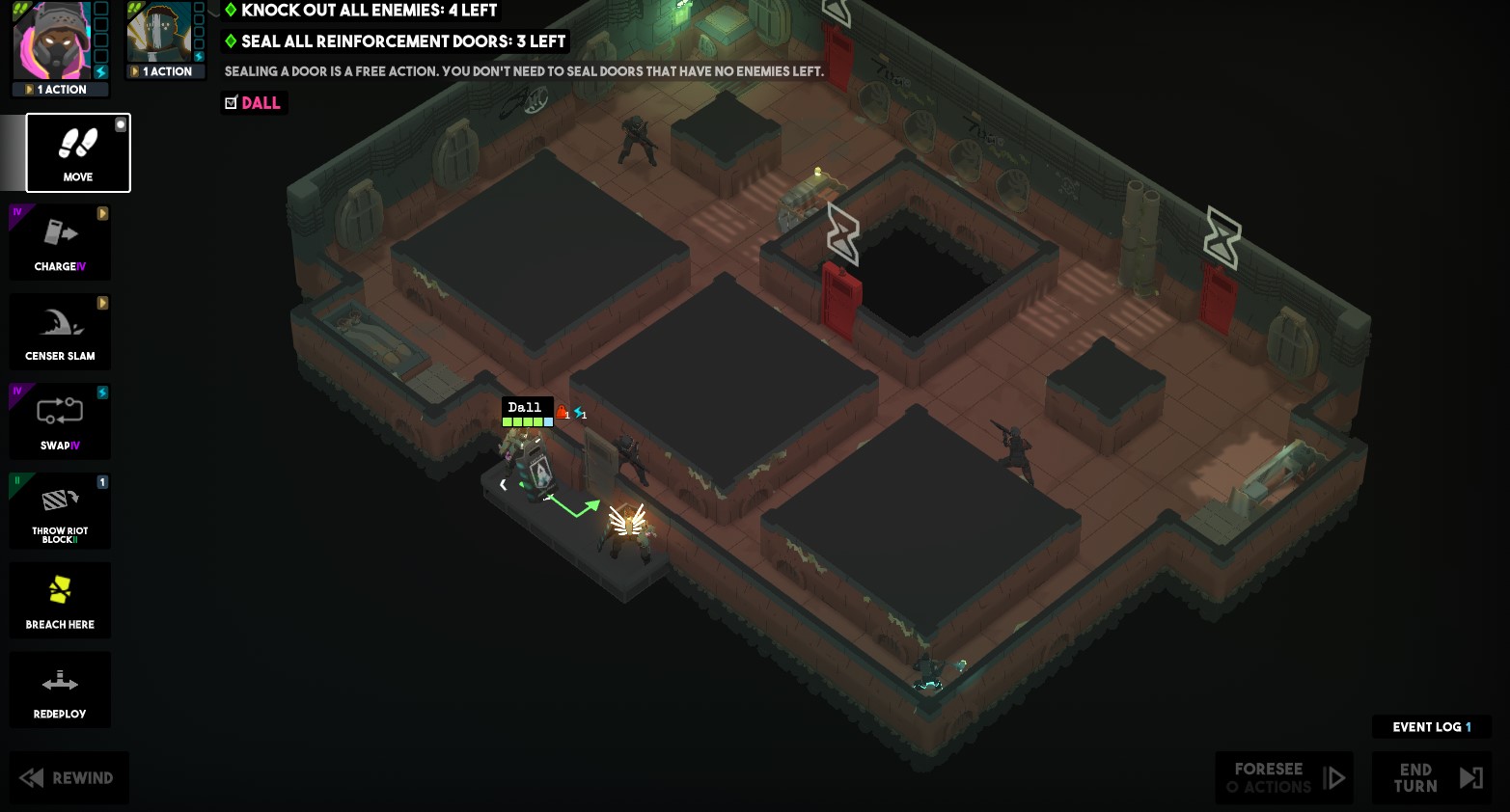Screen dimensions: 1510x812
Task: Select the Swap IV ability
Action: click(60, 420)
